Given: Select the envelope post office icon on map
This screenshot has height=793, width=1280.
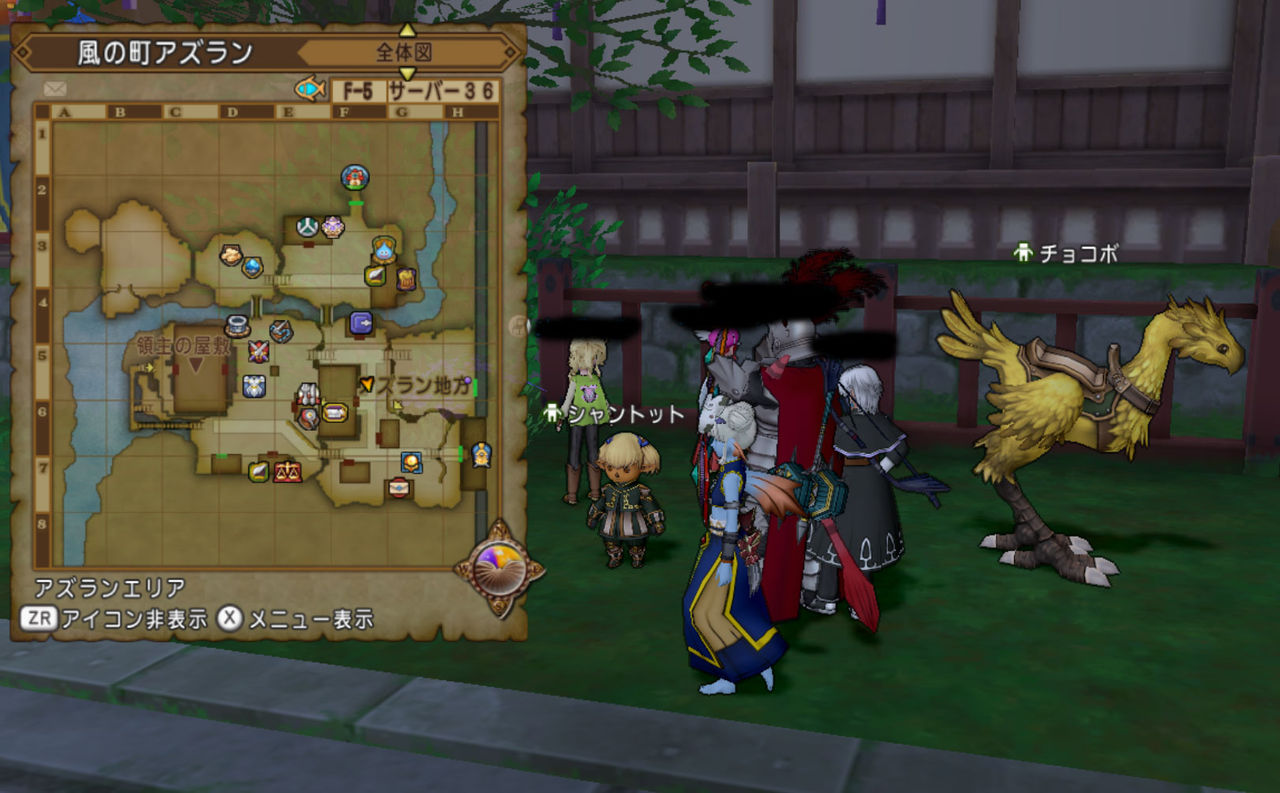Looking at the screenshot, I should tap(399, 486).
